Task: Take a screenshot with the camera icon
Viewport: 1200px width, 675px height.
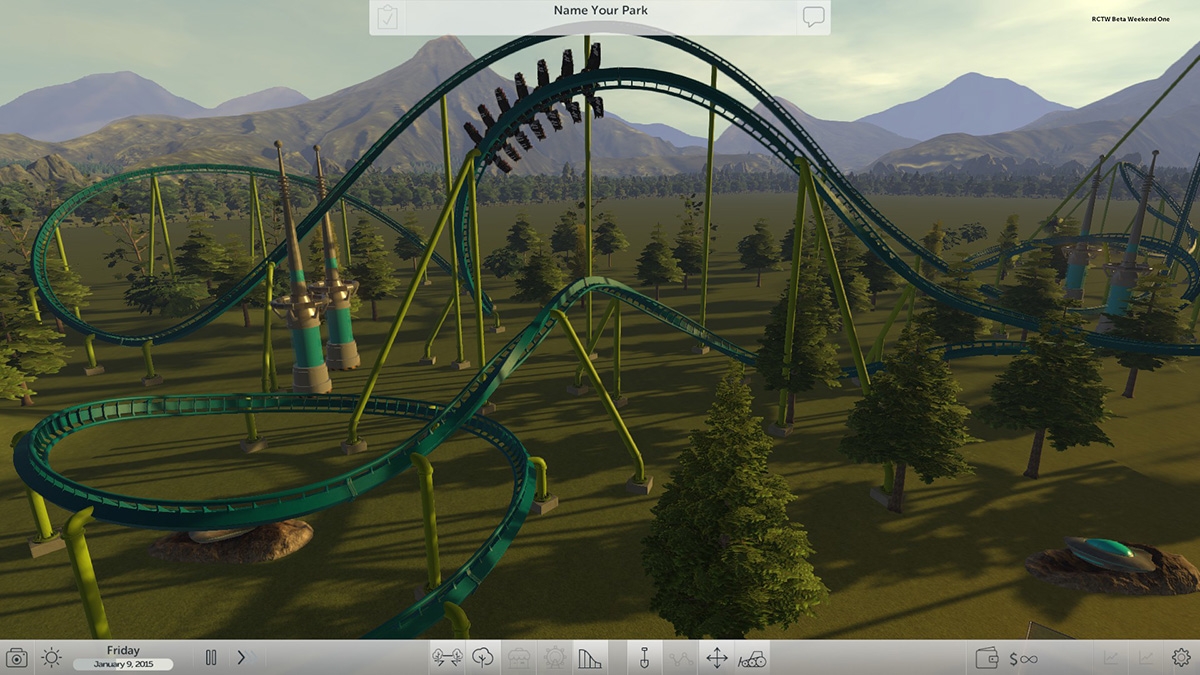Action: tap(17, 658)
